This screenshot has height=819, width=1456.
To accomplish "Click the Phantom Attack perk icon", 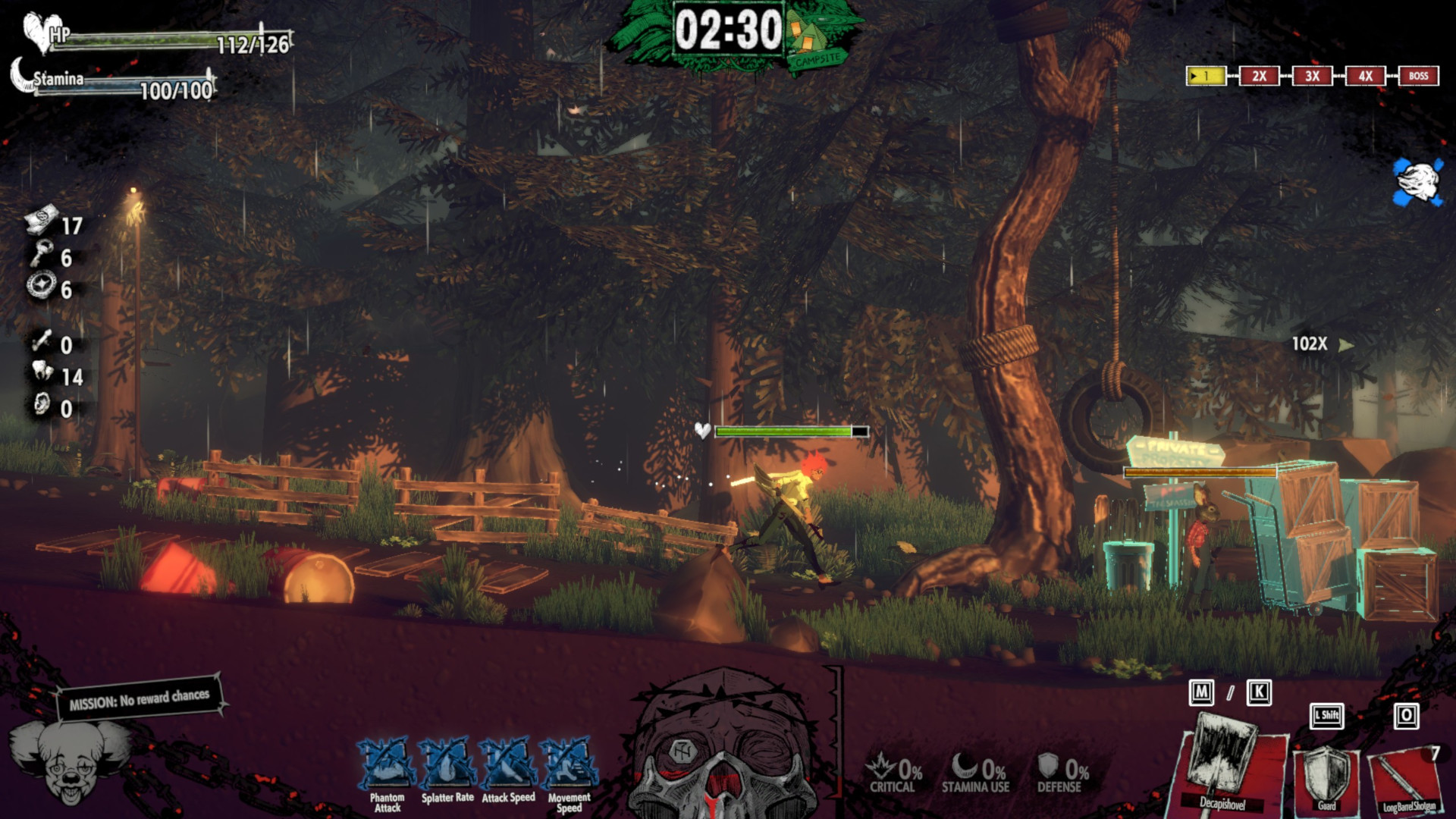I will coord(388,764).
